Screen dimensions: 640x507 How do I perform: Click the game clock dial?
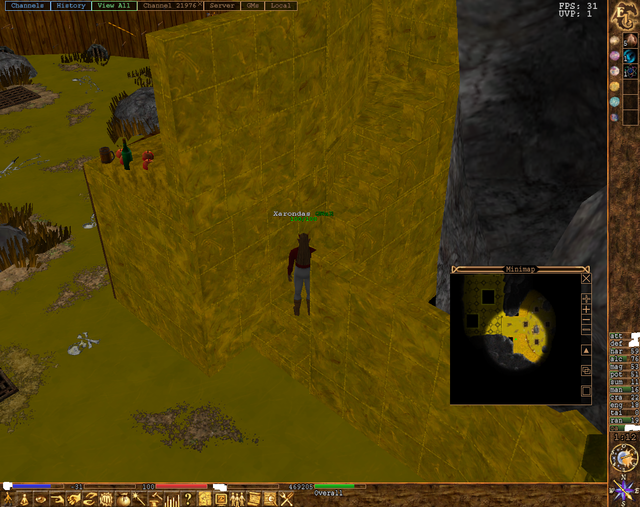pos(624,458)
